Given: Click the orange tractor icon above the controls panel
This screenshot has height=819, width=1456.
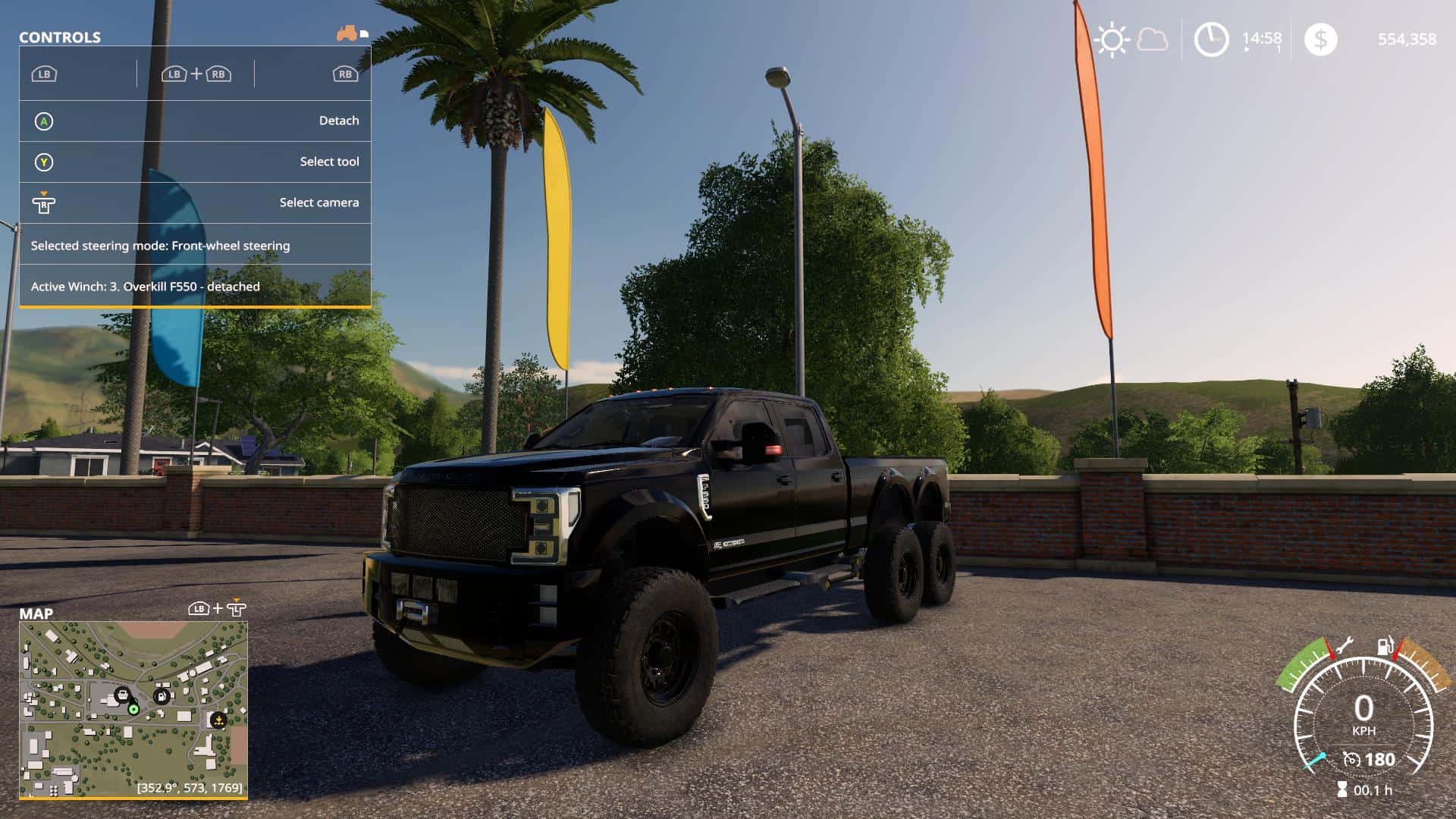Looking at the screenshot, I should [x=347, y=33].
